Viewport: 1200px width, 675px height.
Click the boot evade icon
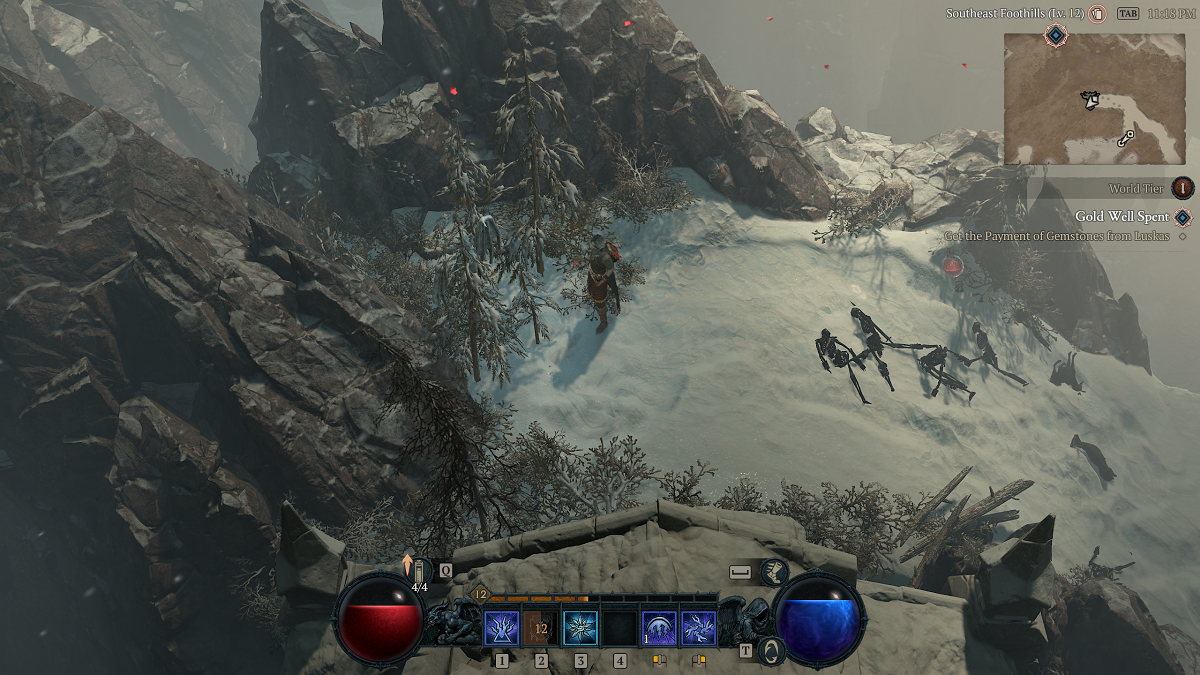pyautogui.click(x=773, y=572)
